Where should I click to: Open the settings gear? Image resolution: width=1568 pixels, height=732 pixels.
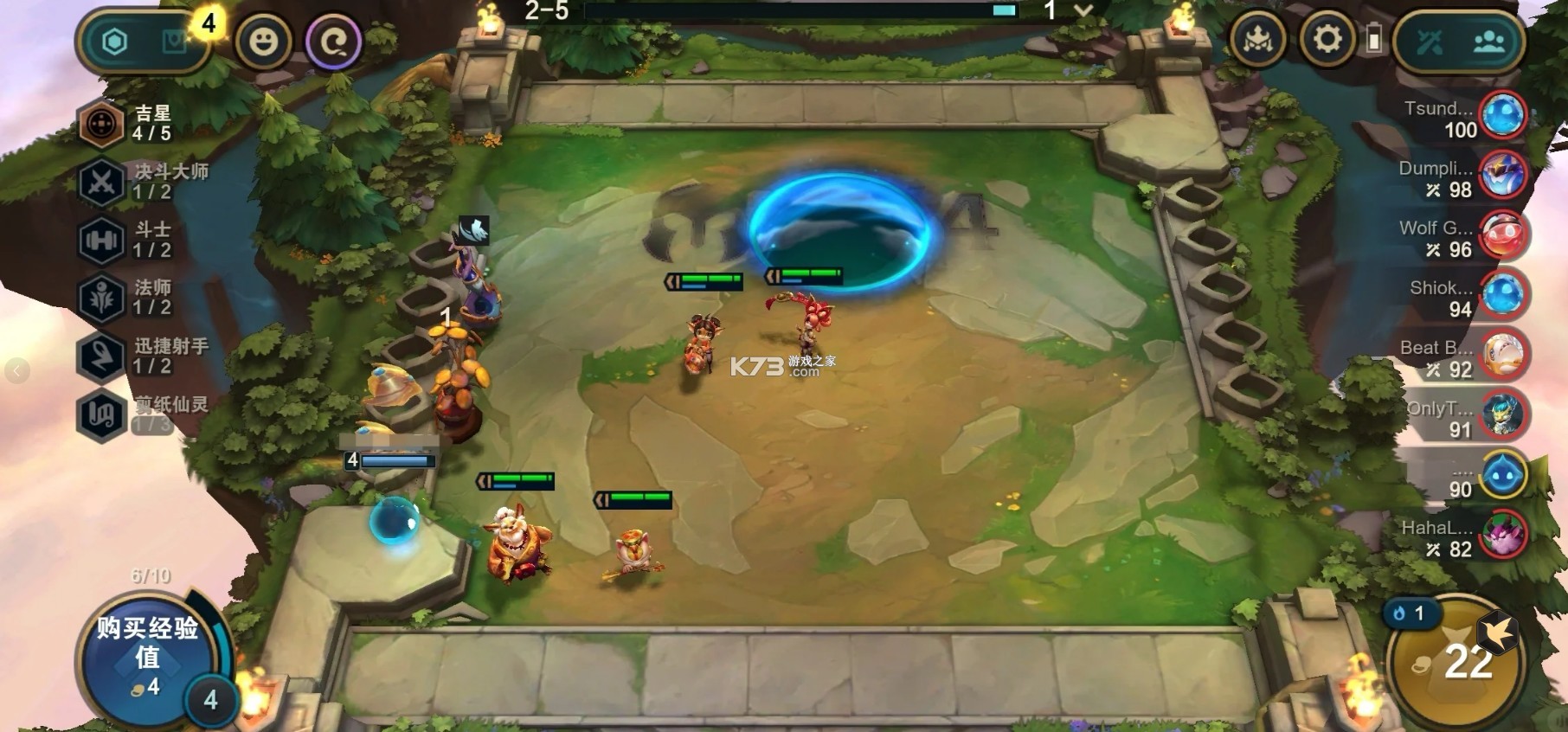coord(1329,40)
